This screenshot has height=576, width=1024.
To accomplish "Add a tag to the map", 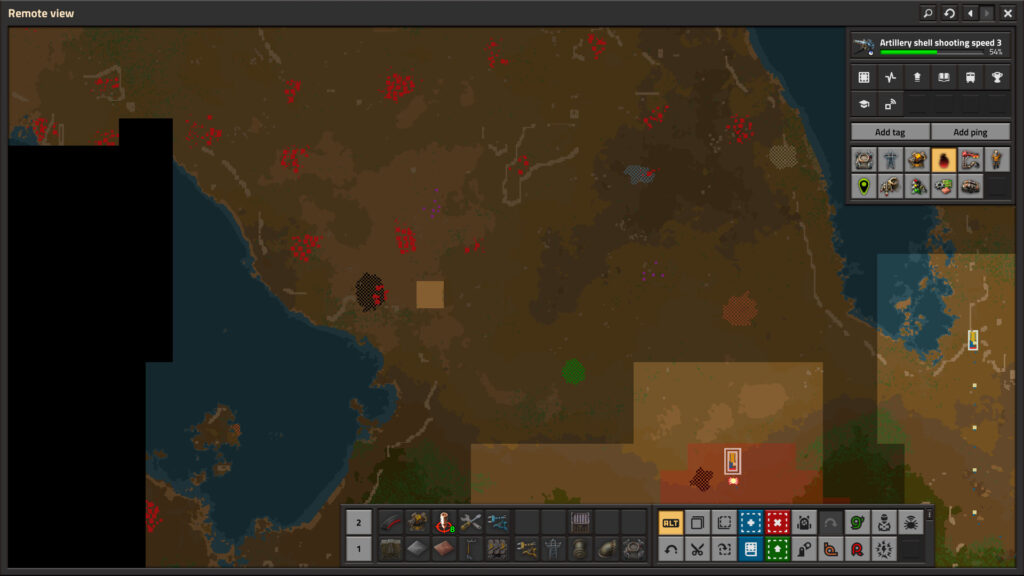I will (890, 132).
